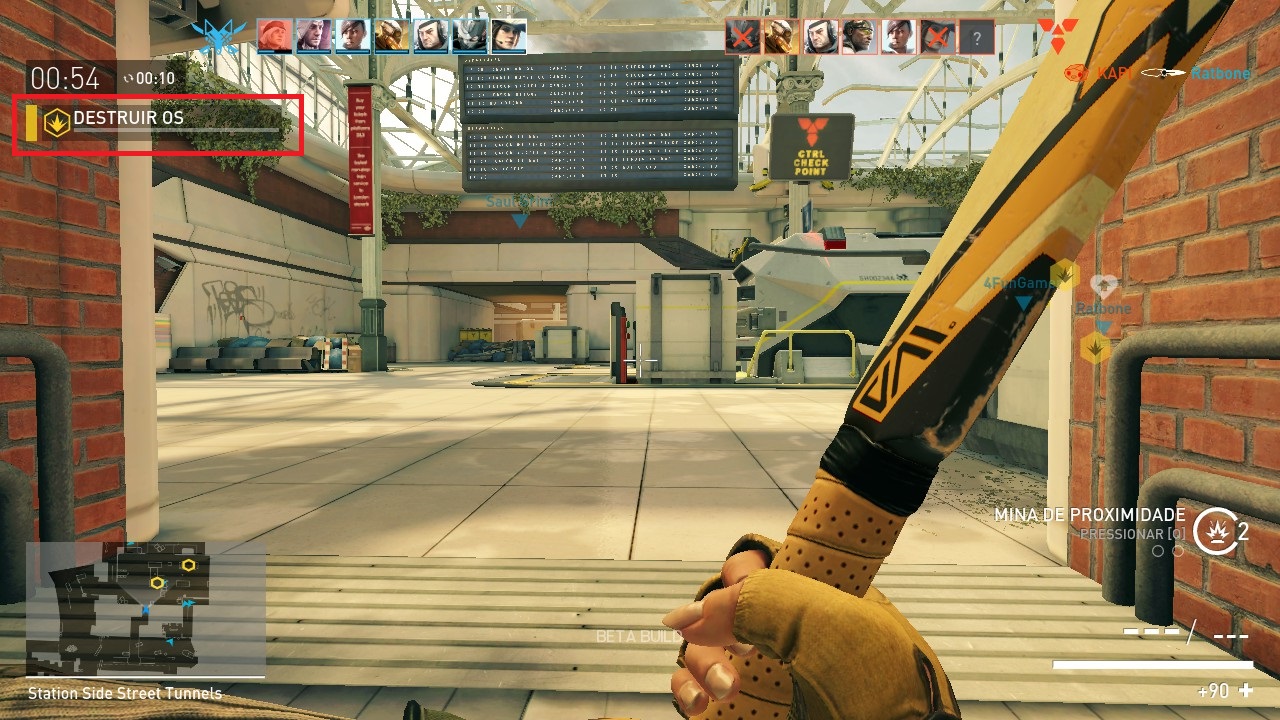Open the minimap
Viewport: 1280px width, 720px height.
[x=146, y=608]
